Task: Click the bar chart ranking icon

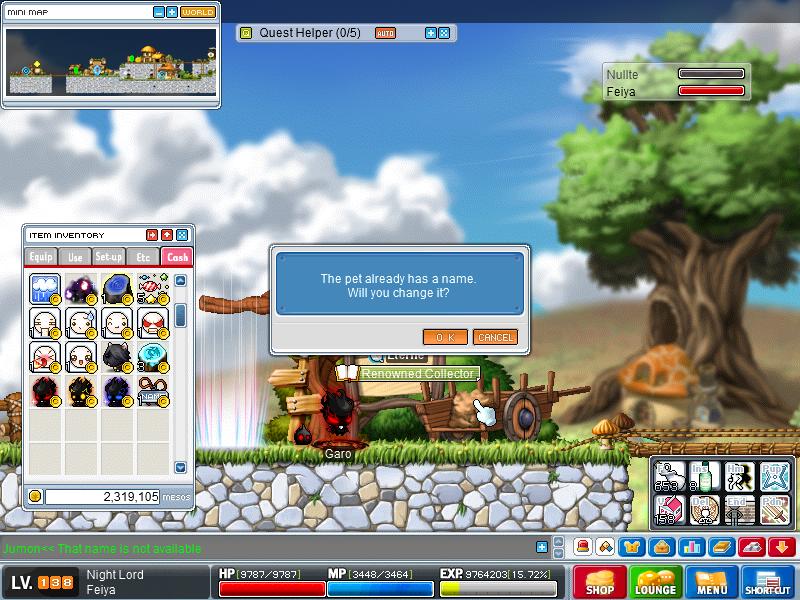Action: (x=691, y=547)
